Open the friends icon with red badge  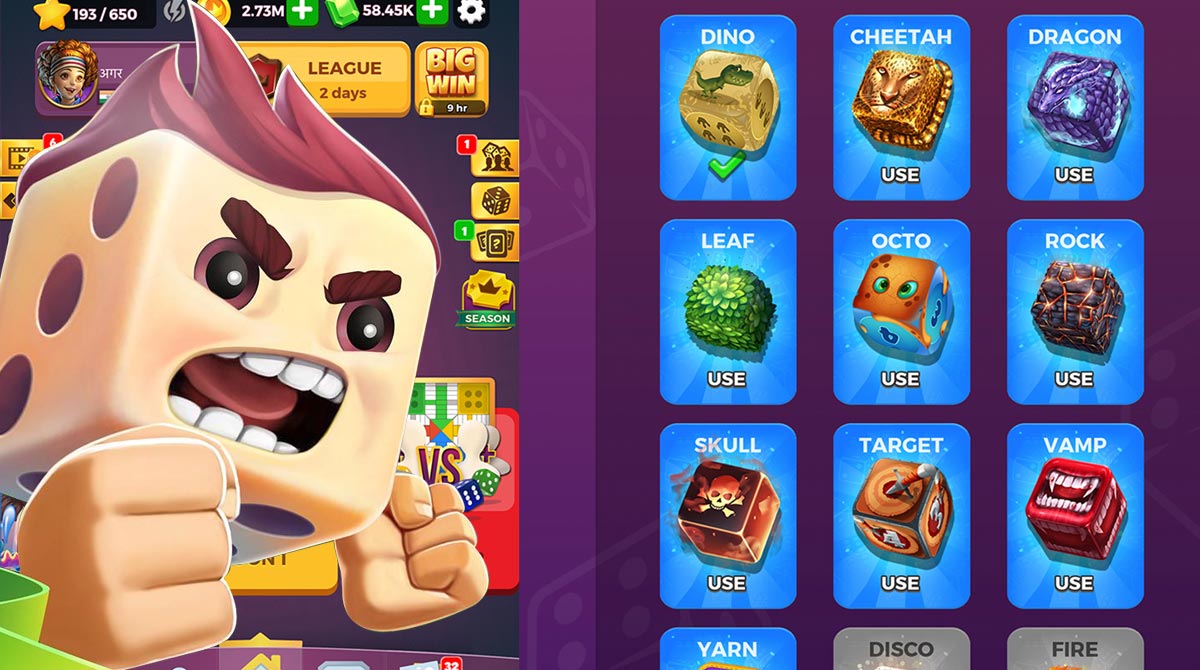tap(494, 158)
